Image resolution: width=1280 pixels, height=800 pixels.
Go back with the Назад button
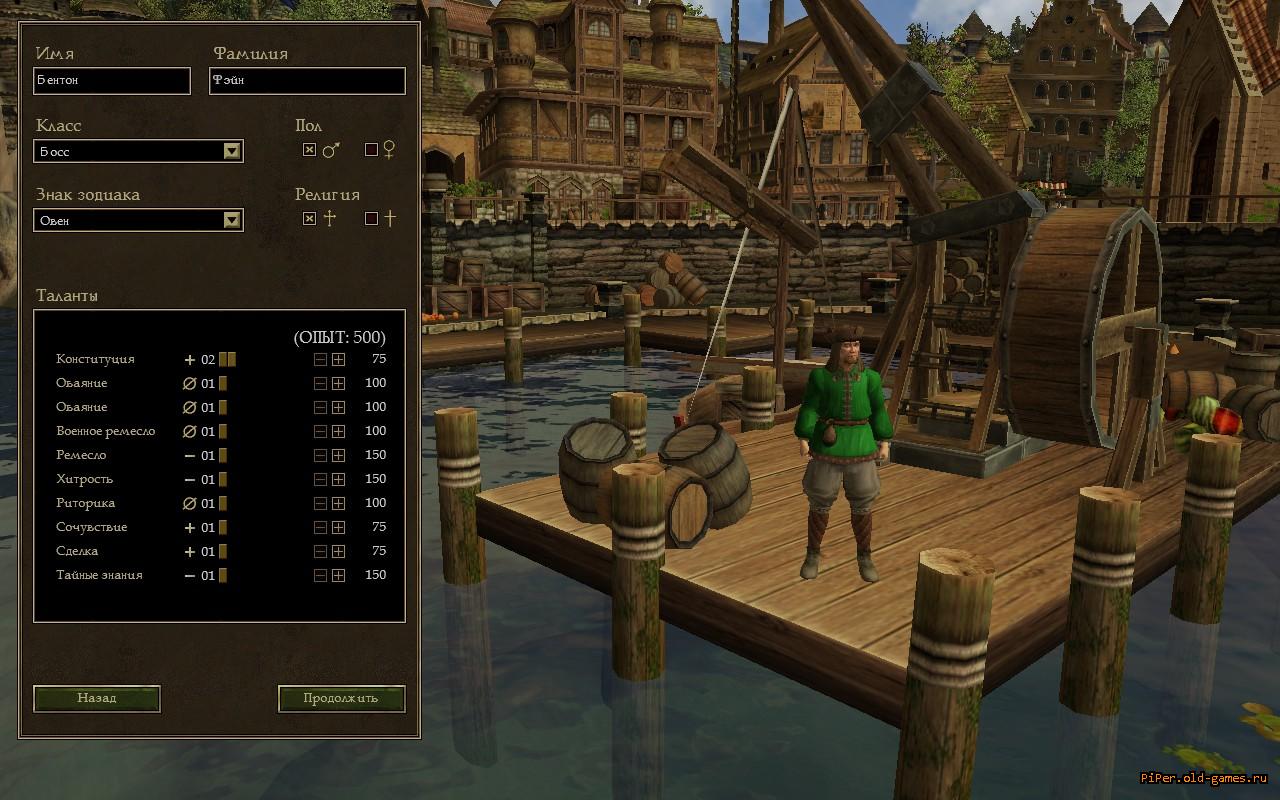(x=97, y=698)
